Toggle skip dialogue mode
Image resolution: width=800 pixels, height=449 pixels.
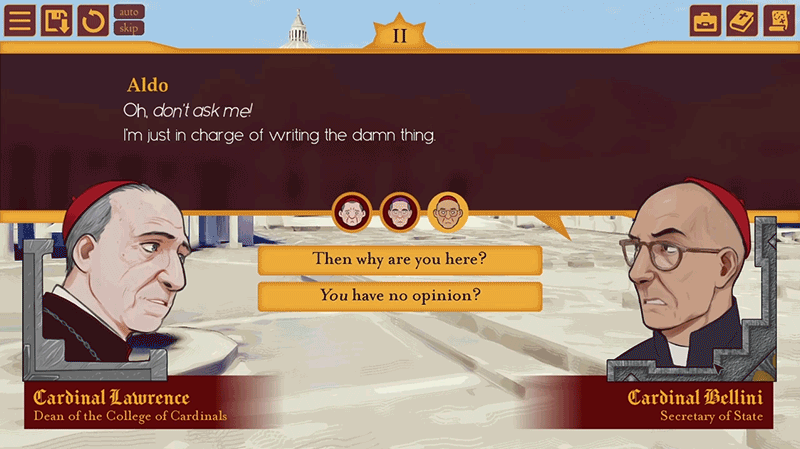[x=130, y=28]
